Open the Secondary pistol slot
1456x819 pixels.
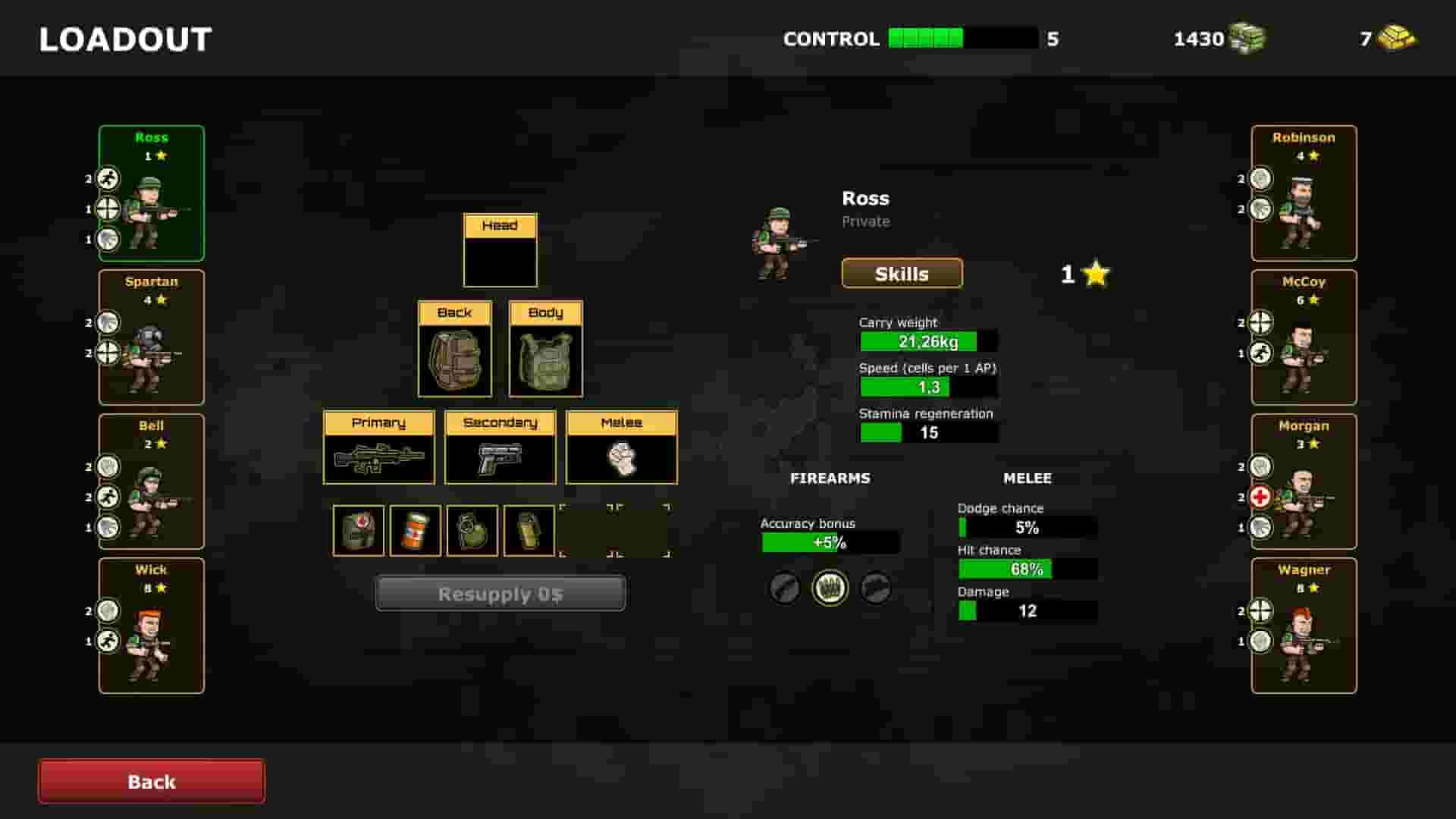tap(500, 459)
